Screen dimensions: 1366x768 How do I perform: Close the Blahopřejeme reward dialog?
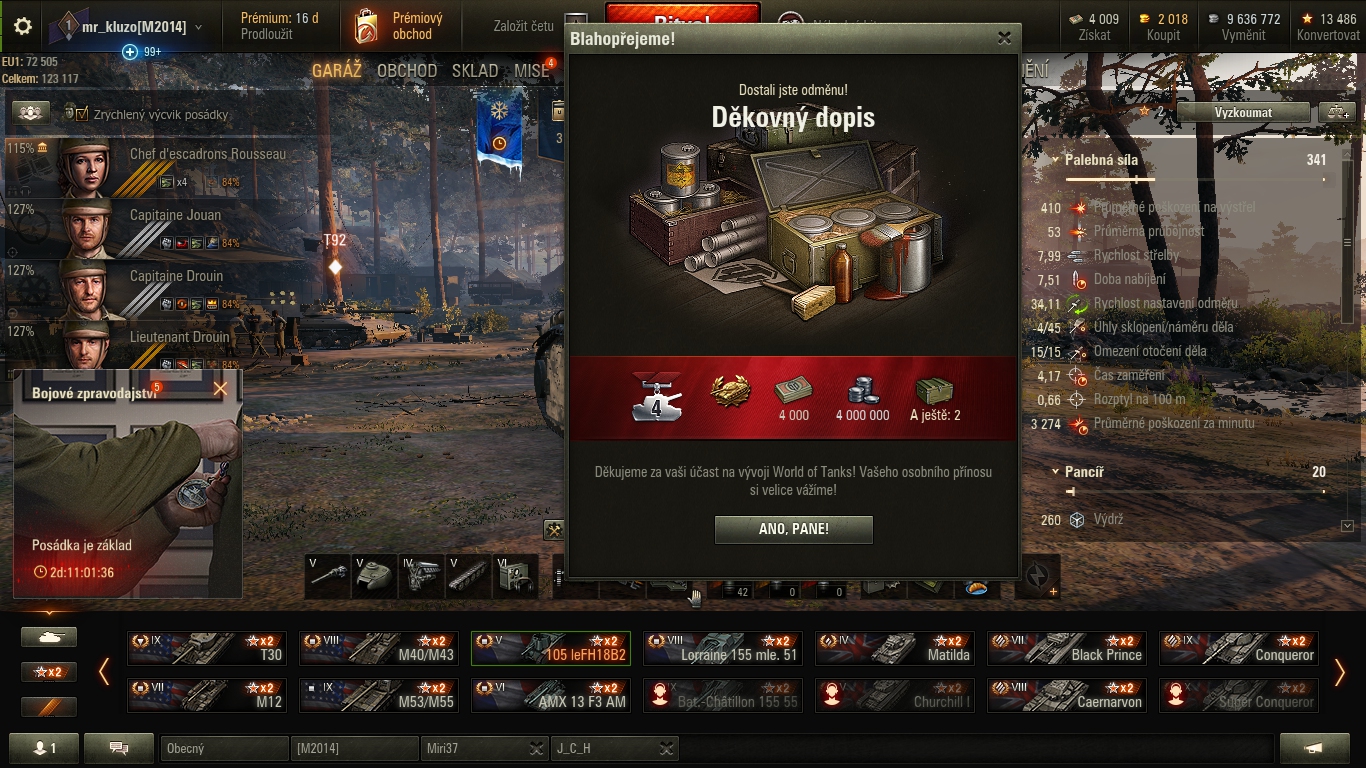(x=1004, y=38)
